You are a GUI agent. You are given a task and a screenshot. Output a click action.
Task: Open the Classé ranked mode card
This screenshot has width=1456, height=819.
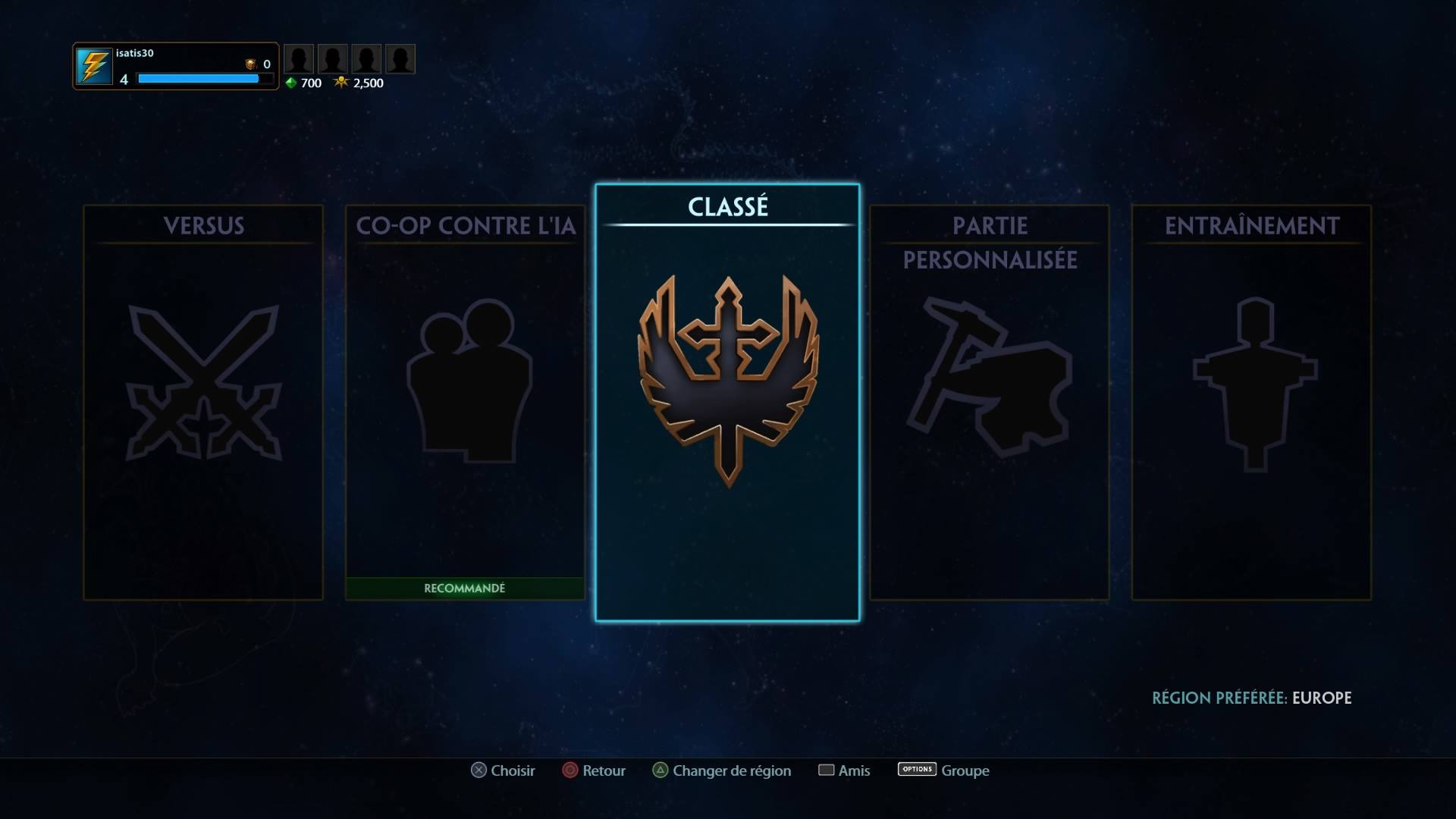click(x=727, y=402)
